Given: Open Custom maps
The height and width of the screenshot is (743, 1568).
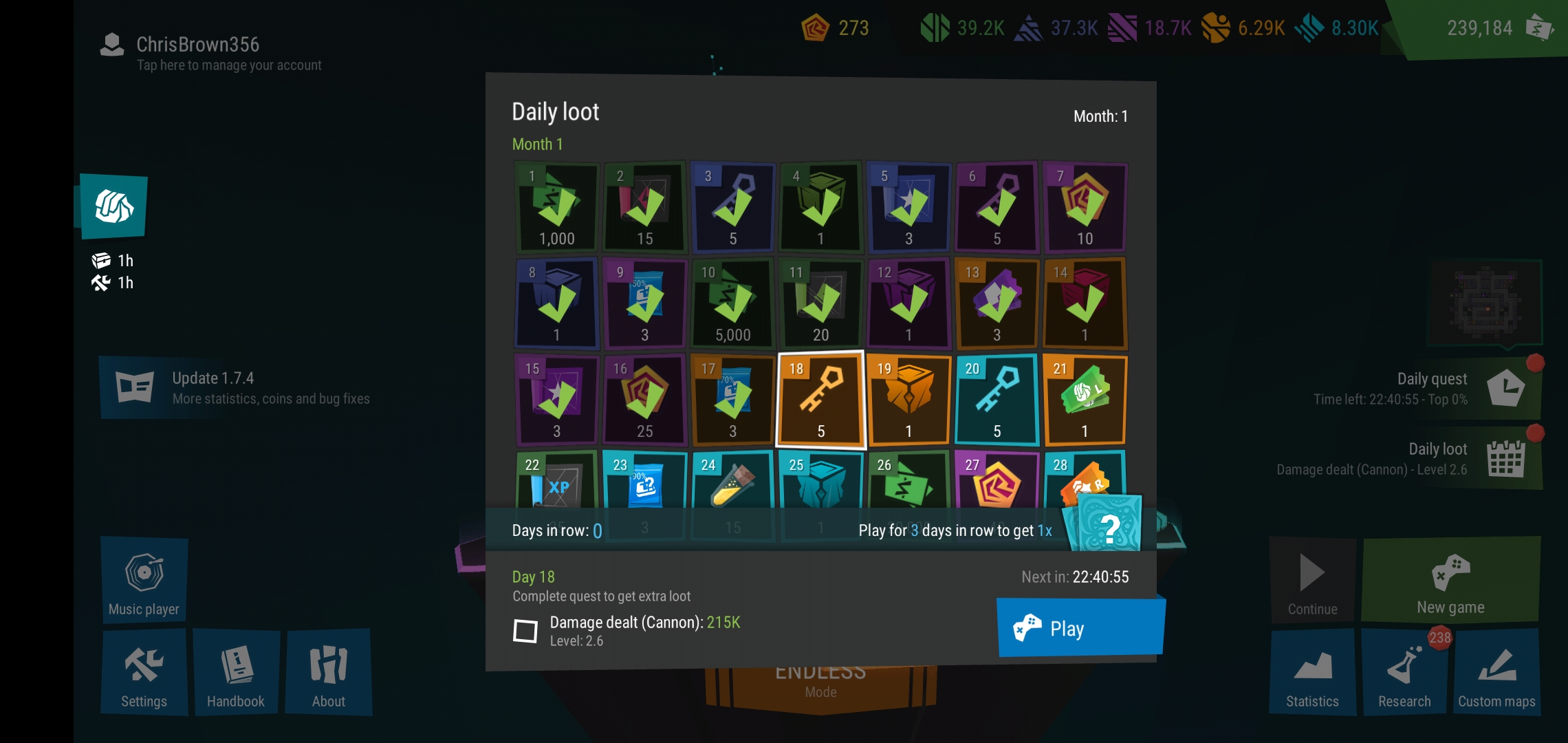Looking at the screenshot, I should tap(1496, 672).
